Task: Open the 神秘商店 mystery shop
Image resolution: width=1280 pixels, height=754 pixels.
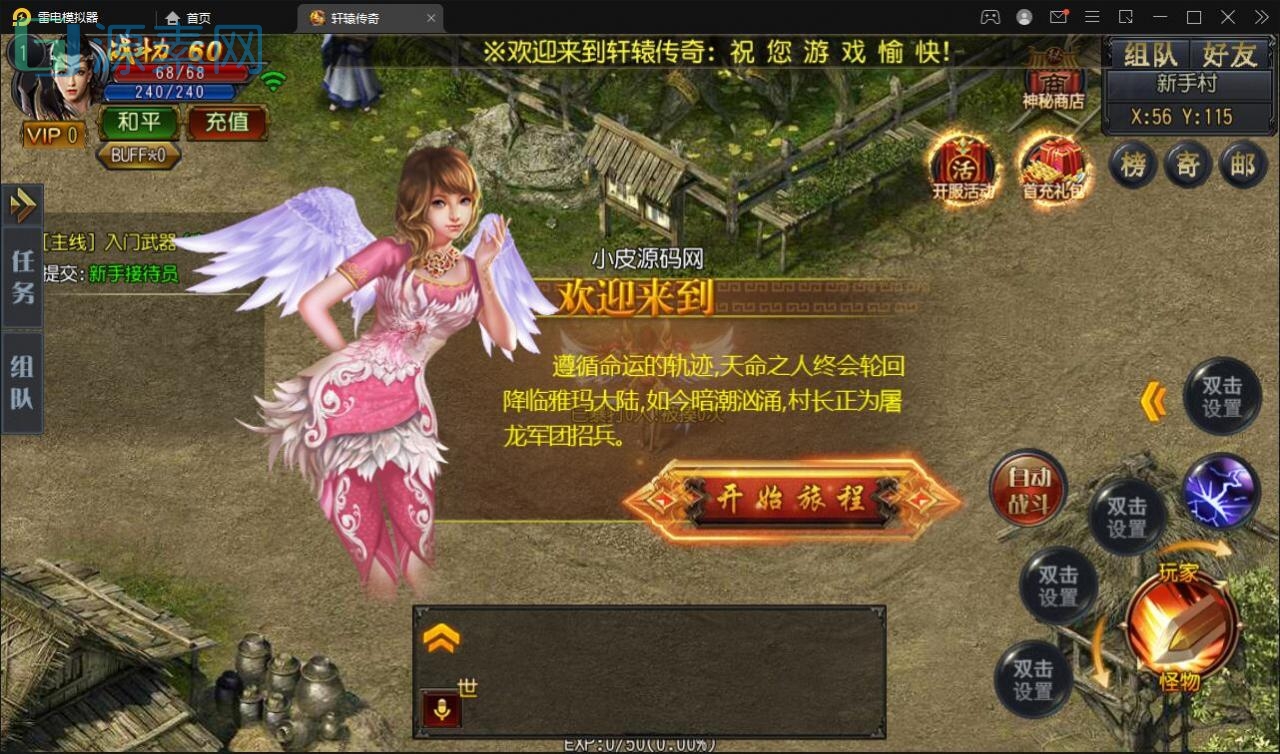Action: coord(1054,80)
